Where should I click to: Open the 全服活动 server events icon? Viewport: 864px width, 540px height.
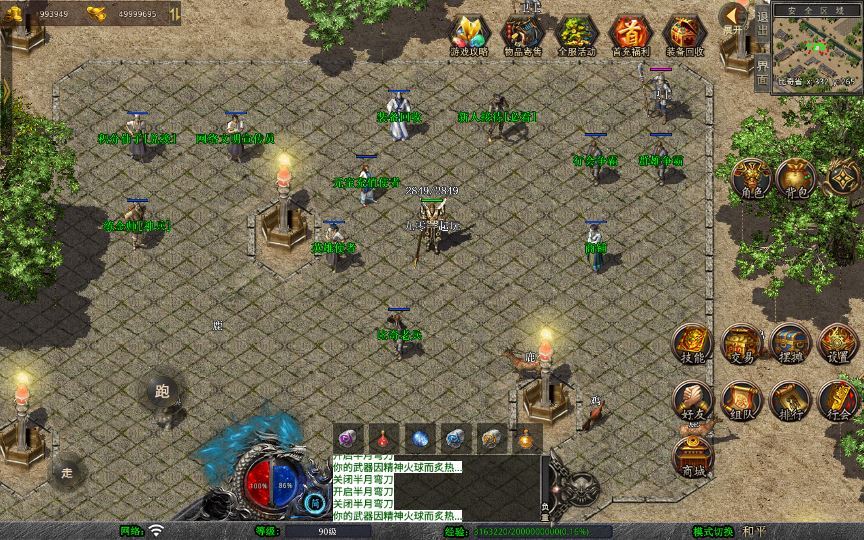576,34
